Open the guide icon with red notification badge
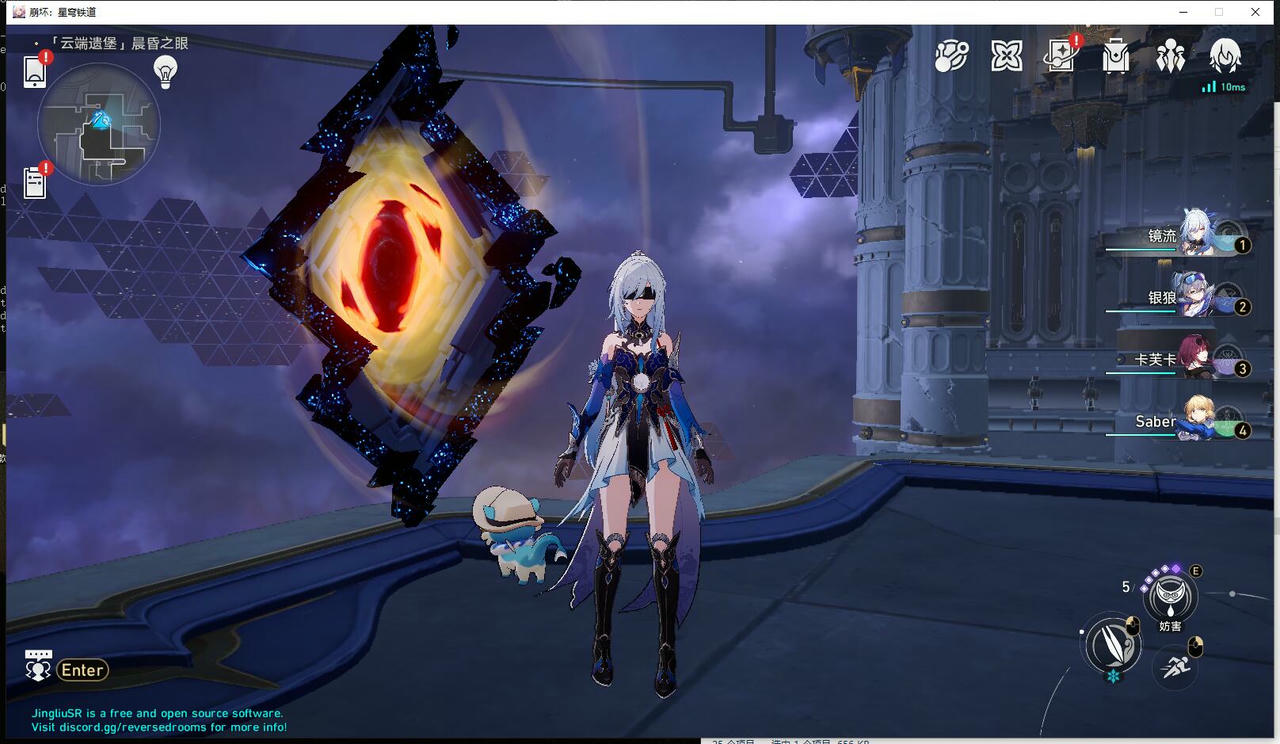 coord(1060,57)
